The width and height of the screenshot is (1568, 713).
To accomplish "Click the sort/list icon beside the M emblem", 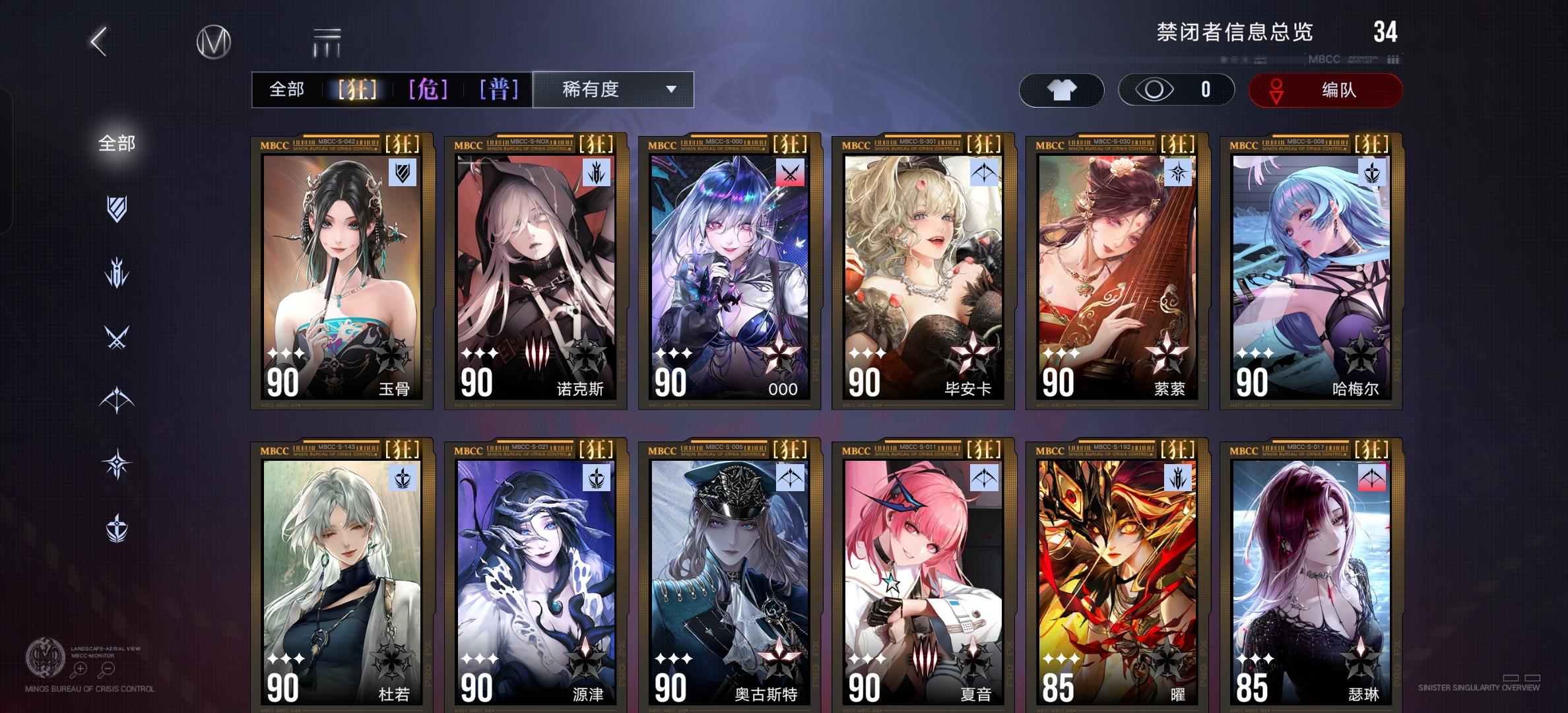I will (328, 41).
